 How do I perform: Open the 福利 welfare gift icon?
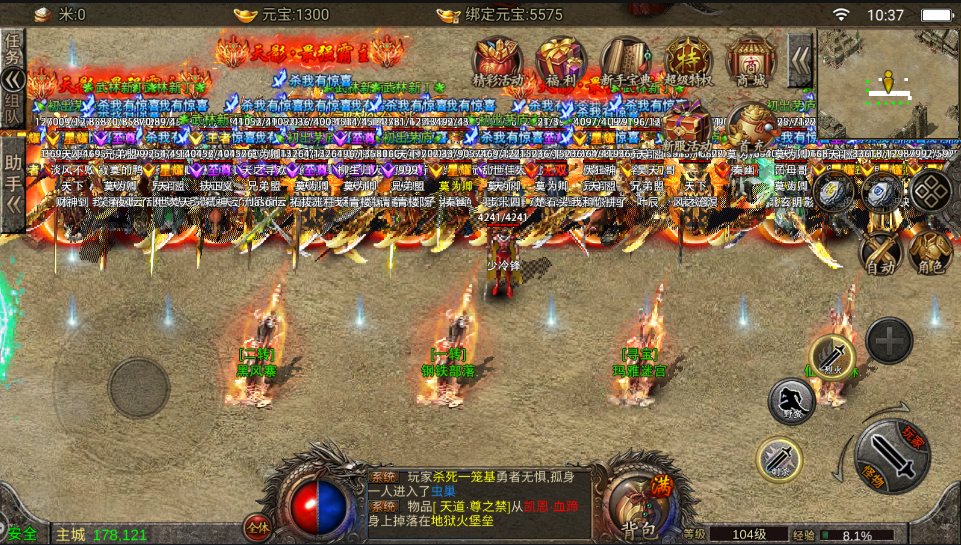561,65
